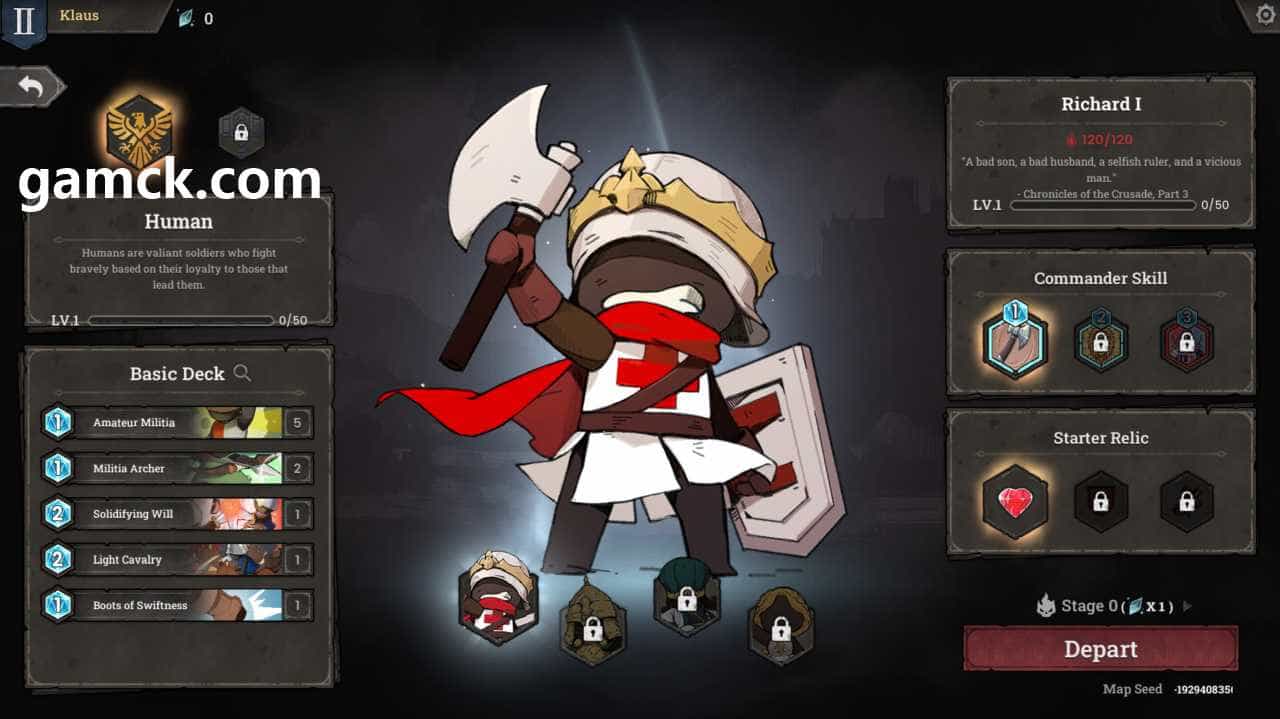Select the Boots of Swiftness card row

176,605
